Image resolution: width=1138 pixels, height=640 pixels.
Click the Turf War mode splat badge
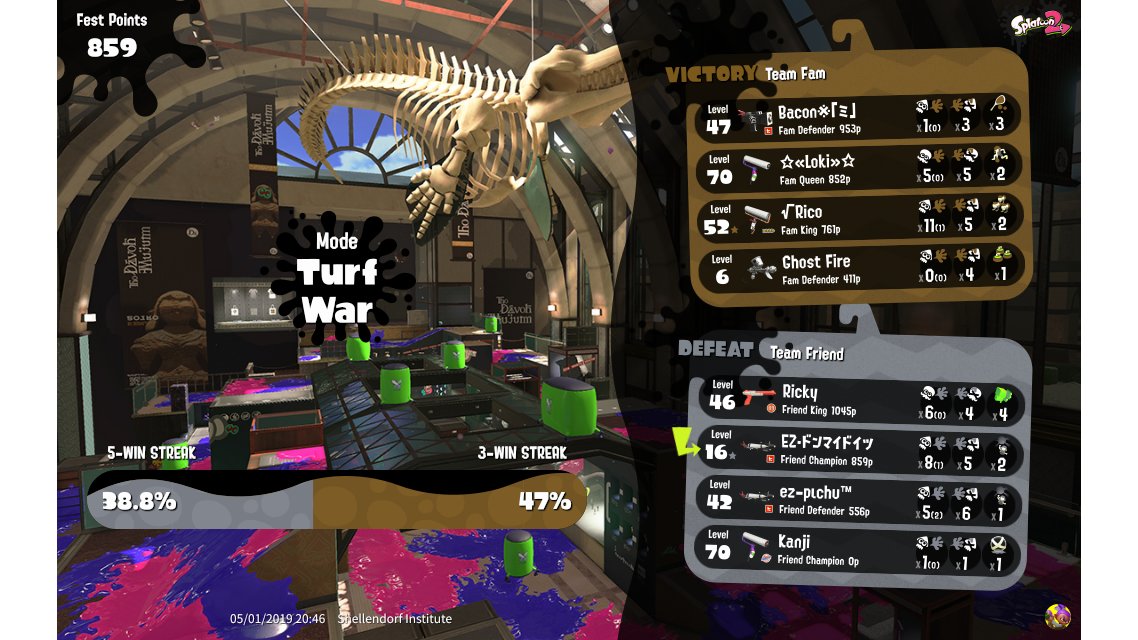(x=336, y=275)
